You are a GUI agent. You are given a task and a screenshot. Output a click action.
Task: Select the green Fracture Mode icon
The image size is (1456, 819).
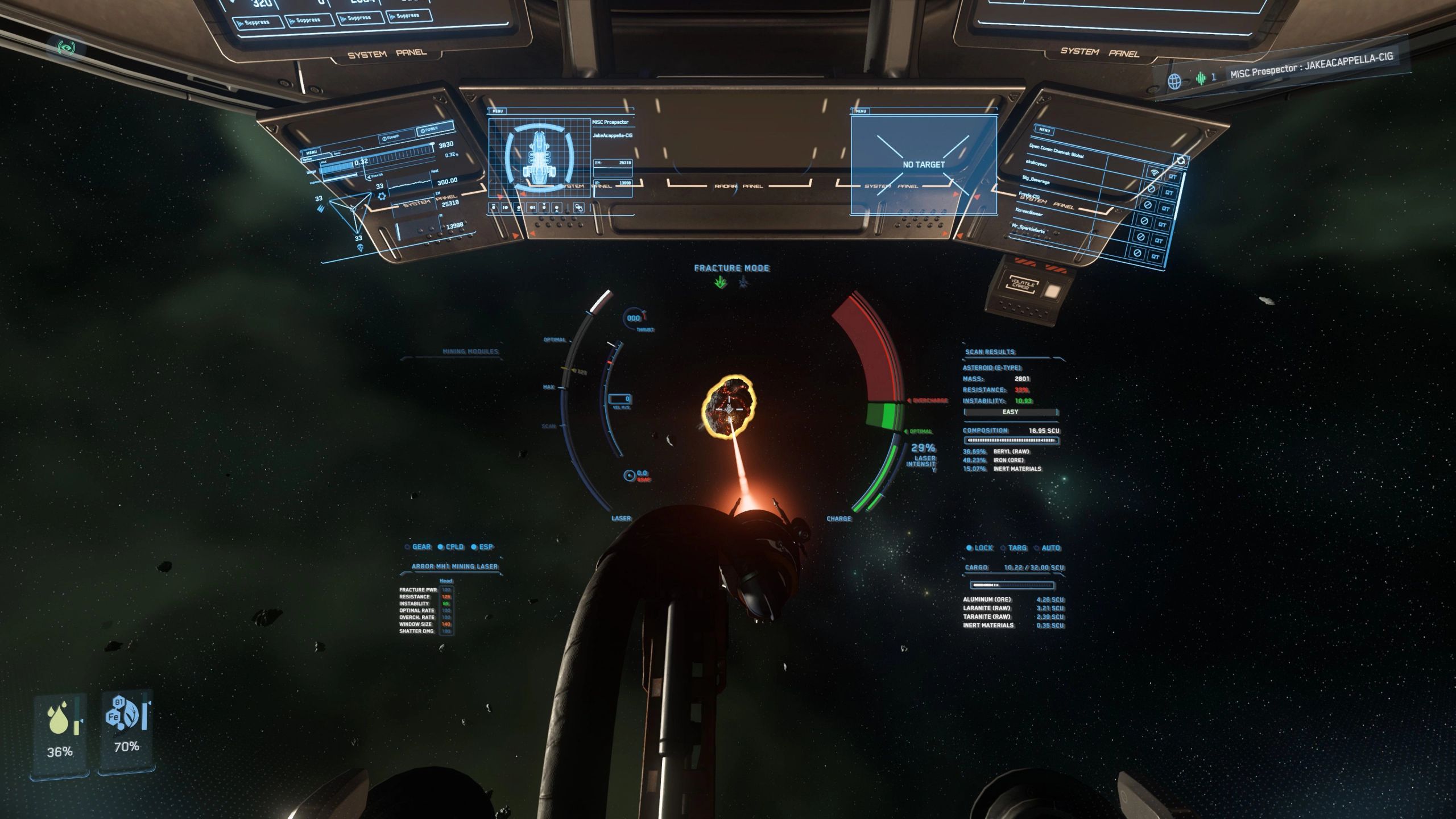(721, 282)
